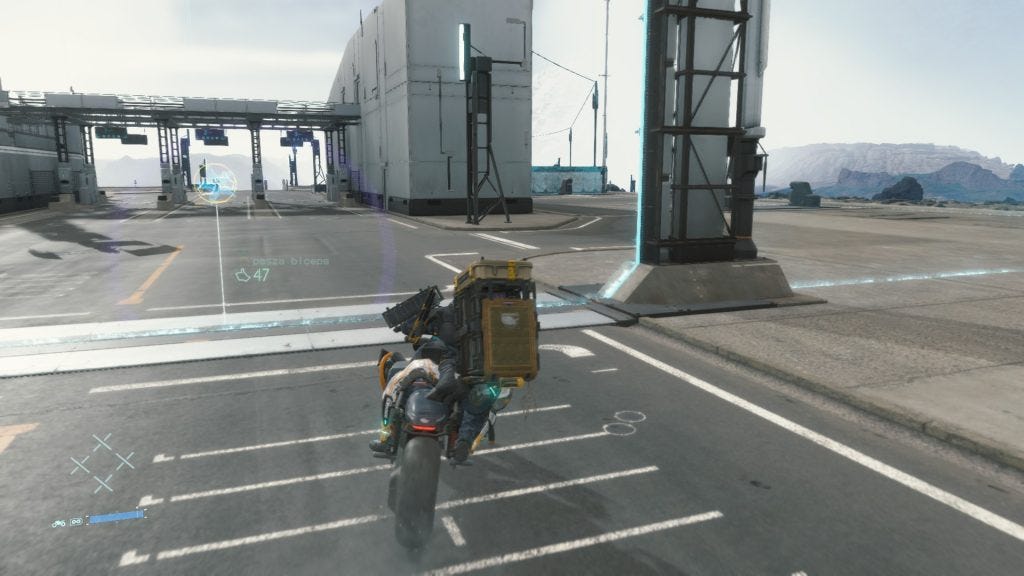Click the four-cross compass indicator

point(102,462)
